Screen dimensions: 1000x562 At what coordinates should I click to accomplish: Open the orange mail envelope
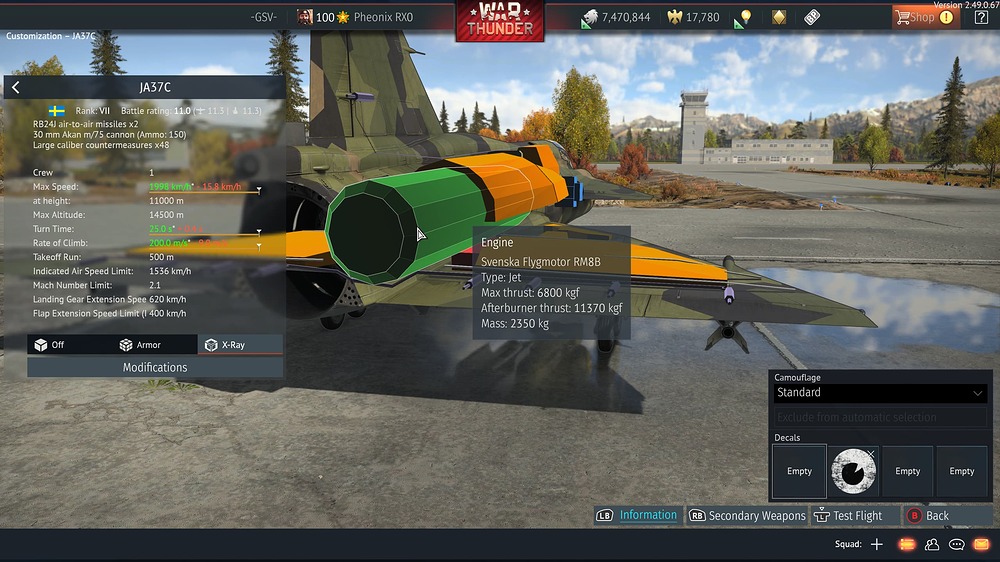981,544
